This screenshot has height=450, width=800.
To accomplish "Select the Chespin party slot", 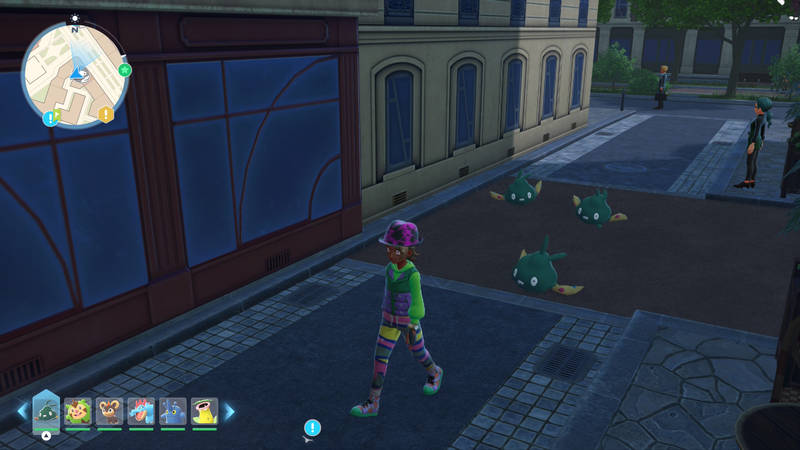I will tap(78, 411).
